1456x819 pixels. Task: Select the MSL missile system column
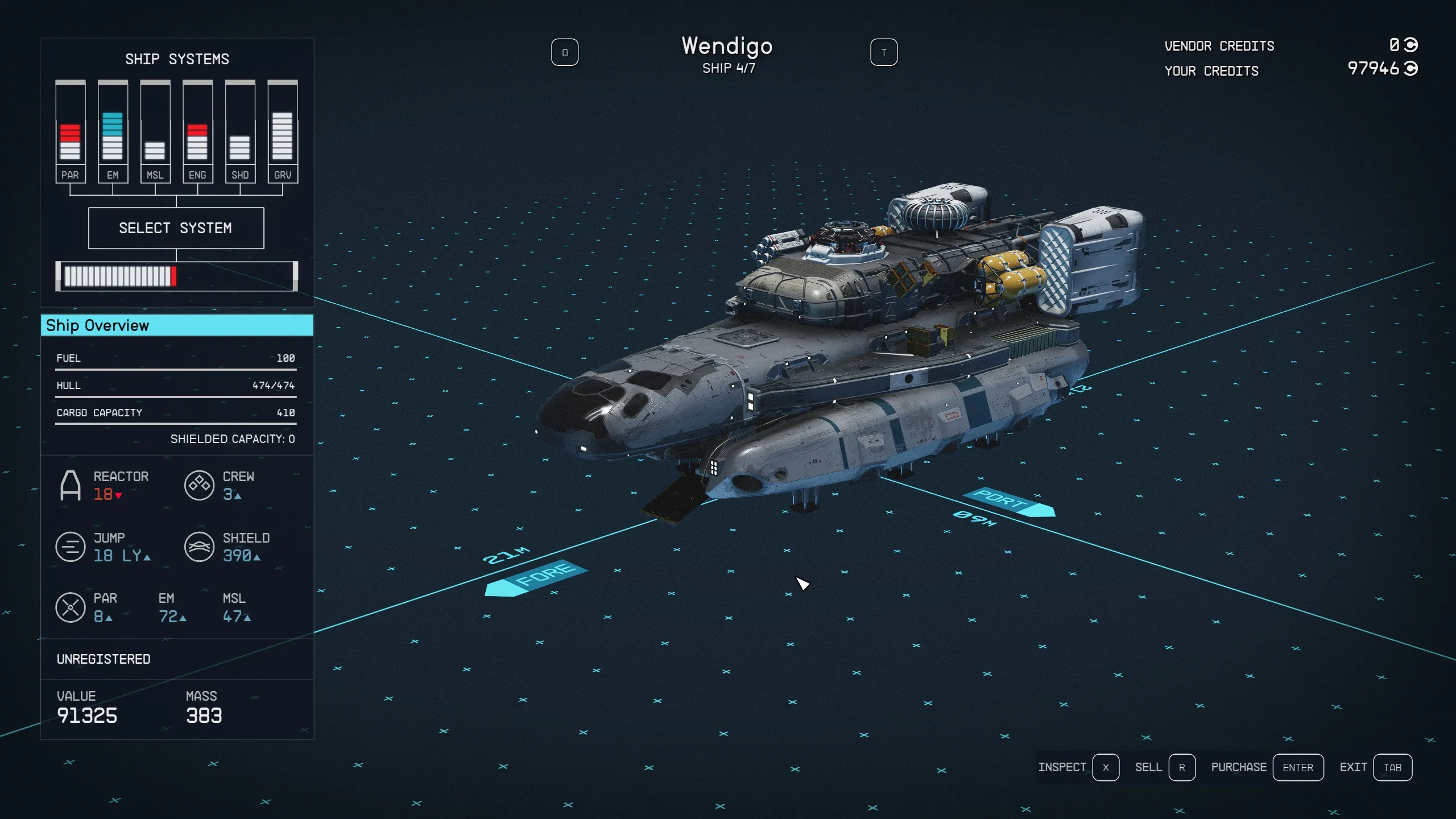coord(155,132)
